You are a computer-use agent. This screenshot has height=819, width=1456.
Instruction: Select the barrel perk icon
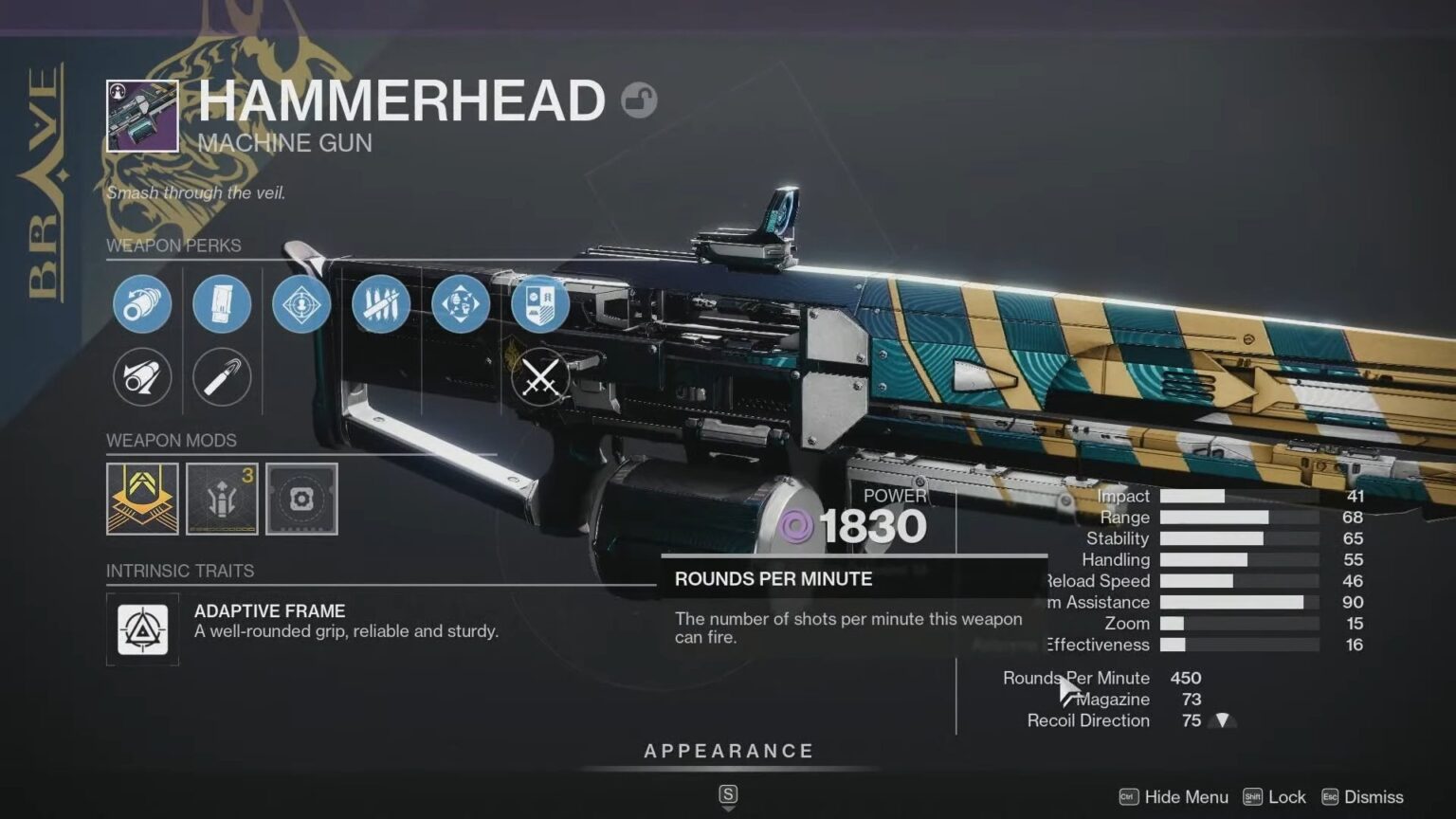(141, 303)
